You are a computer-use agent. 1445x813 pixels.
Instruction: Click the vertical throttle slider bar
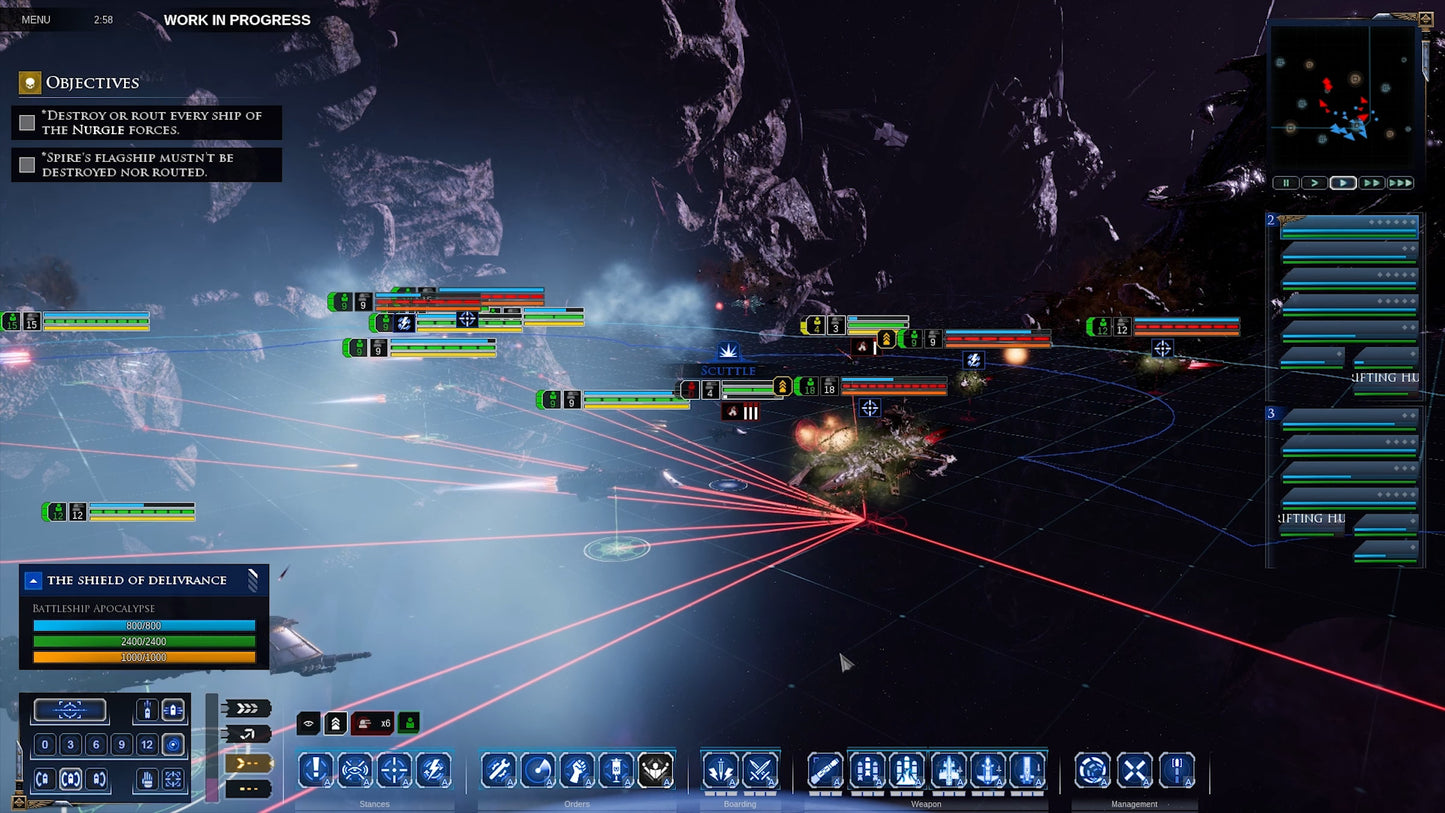tap(211, 745)
